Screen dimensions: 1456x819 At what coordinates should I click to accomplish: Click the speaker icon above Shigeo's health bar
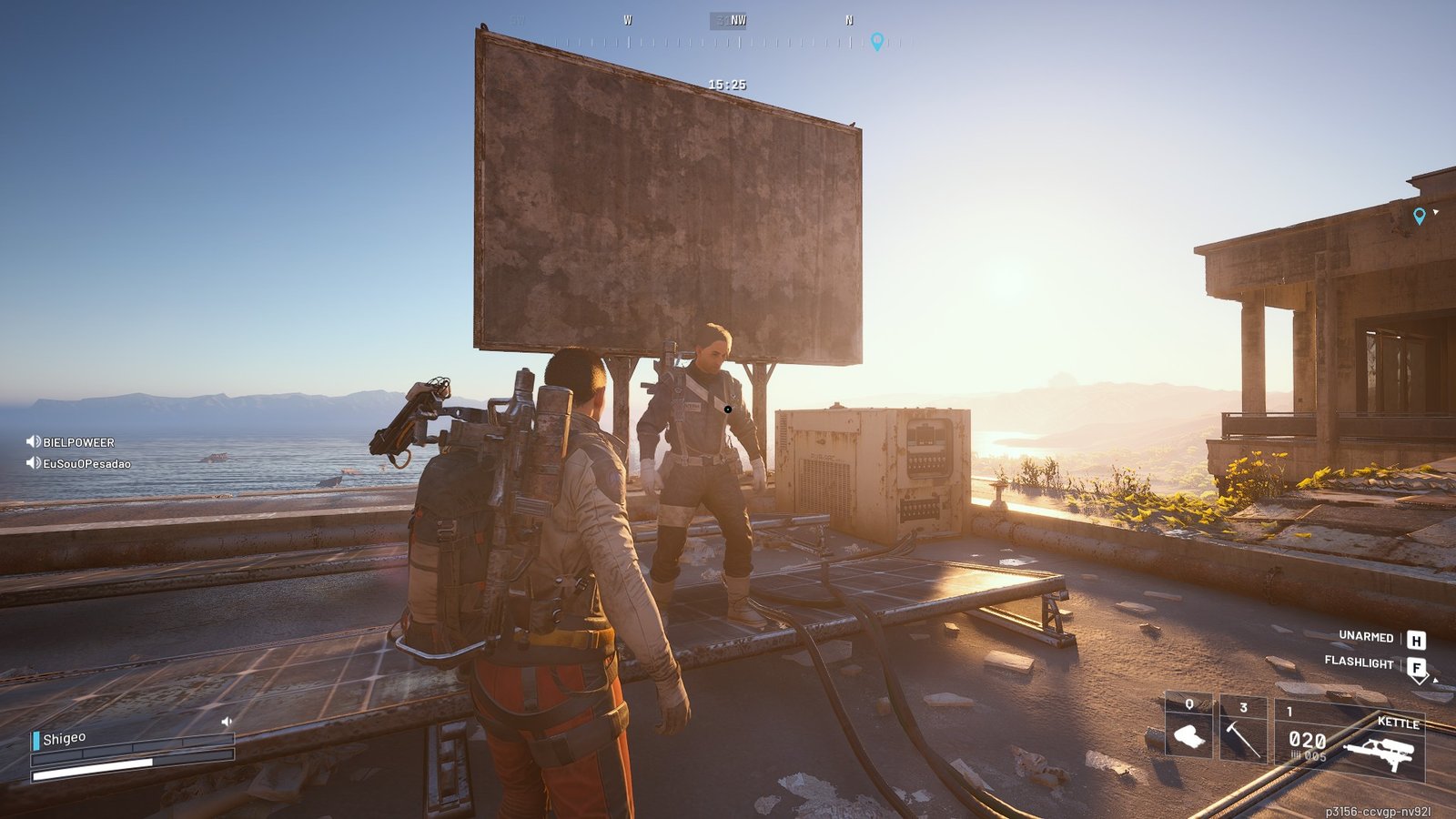coord(225,721)
